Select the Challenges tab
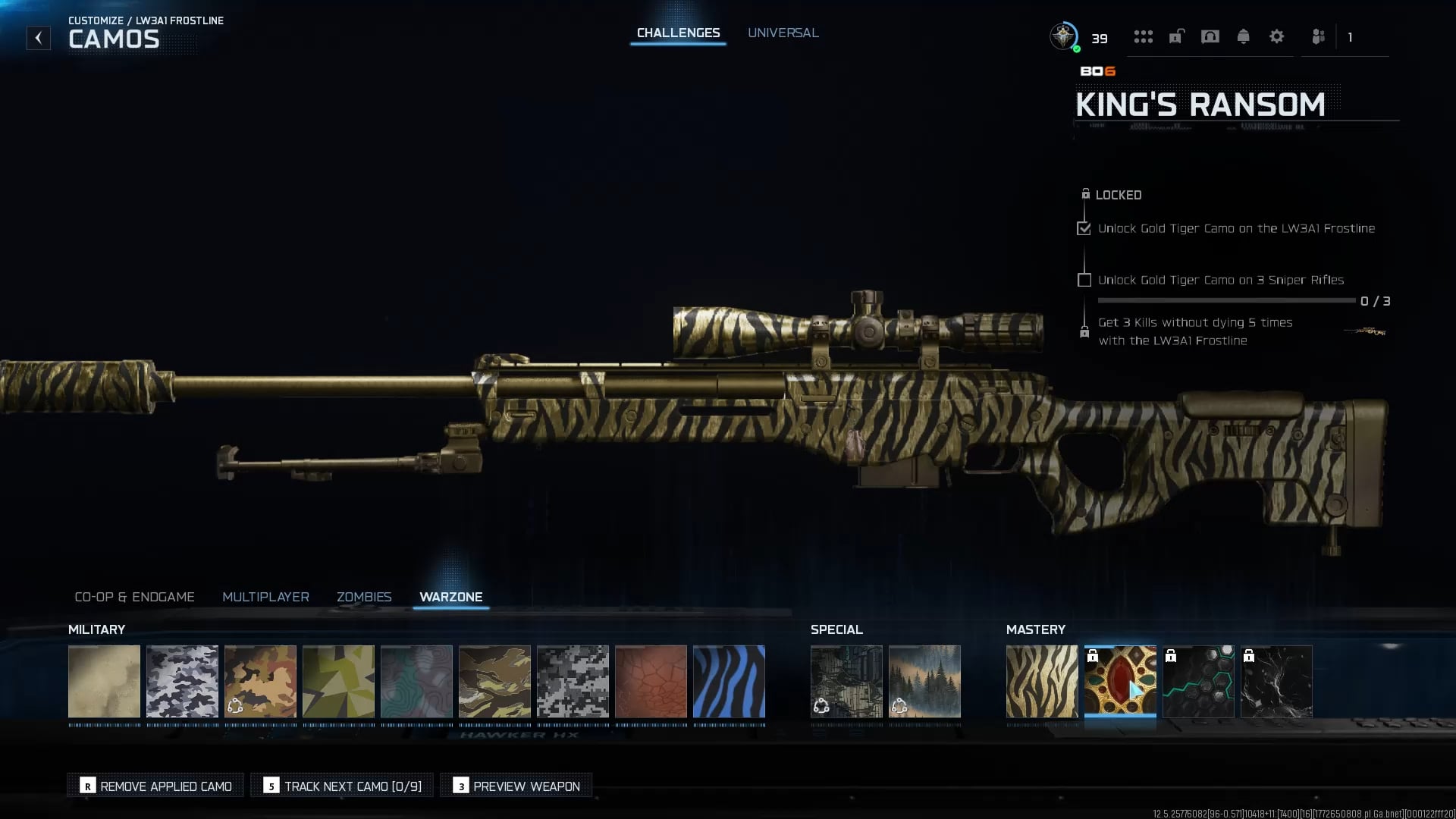 (678, 33)
